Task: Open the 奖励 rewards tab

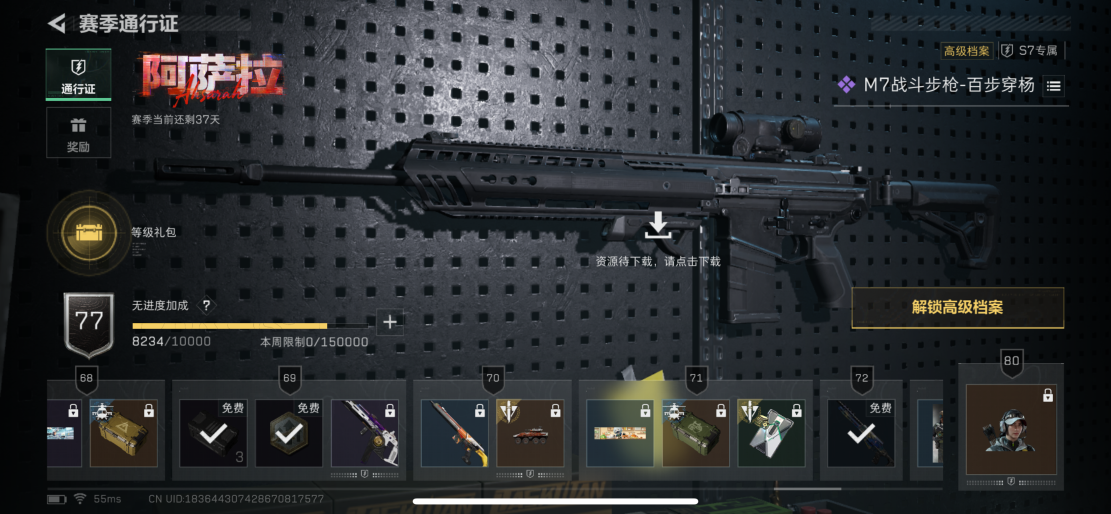Action: pyautogui.click(x=78, y=133)
